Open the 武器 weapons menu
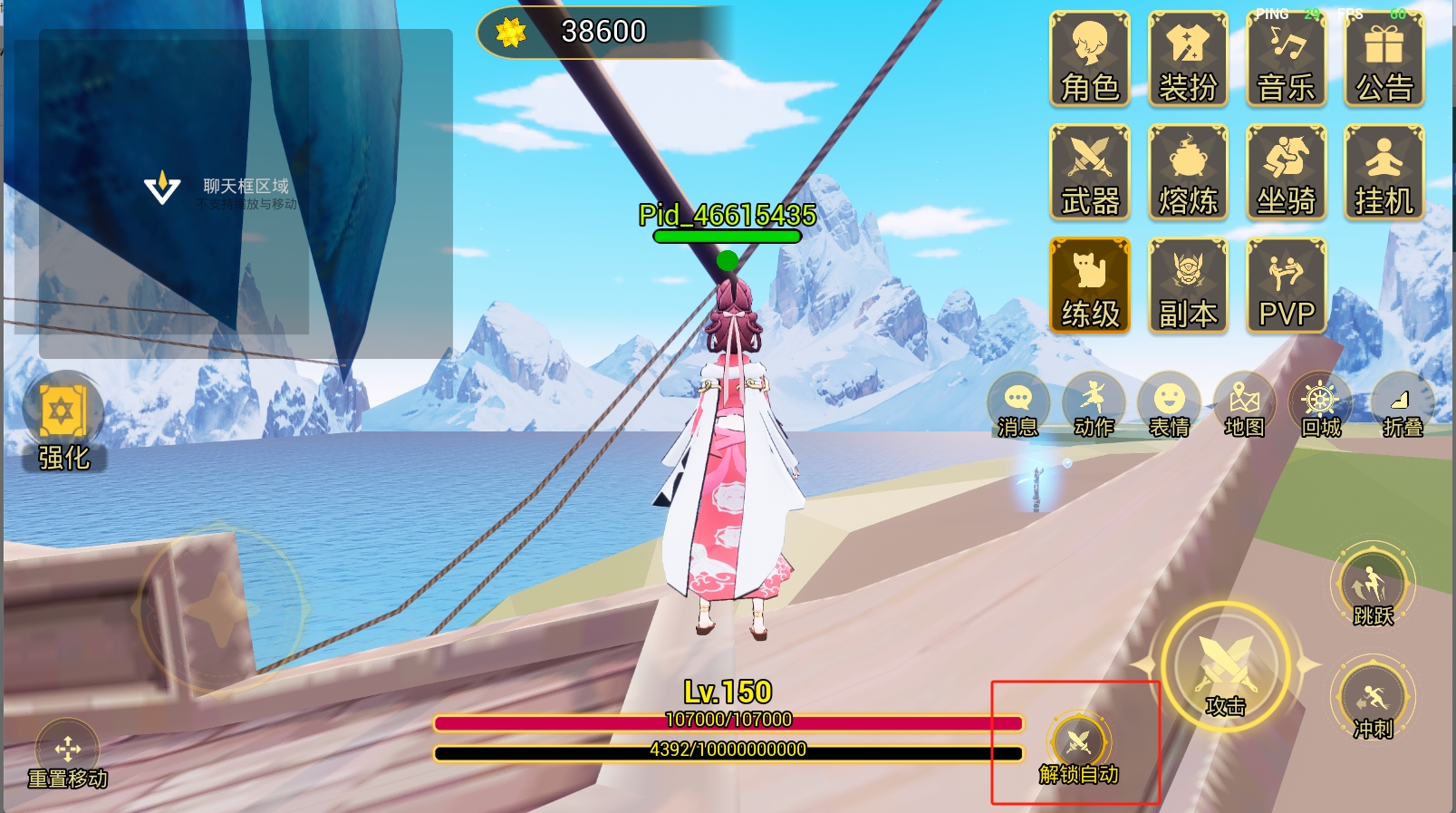 click(1090, 173)
